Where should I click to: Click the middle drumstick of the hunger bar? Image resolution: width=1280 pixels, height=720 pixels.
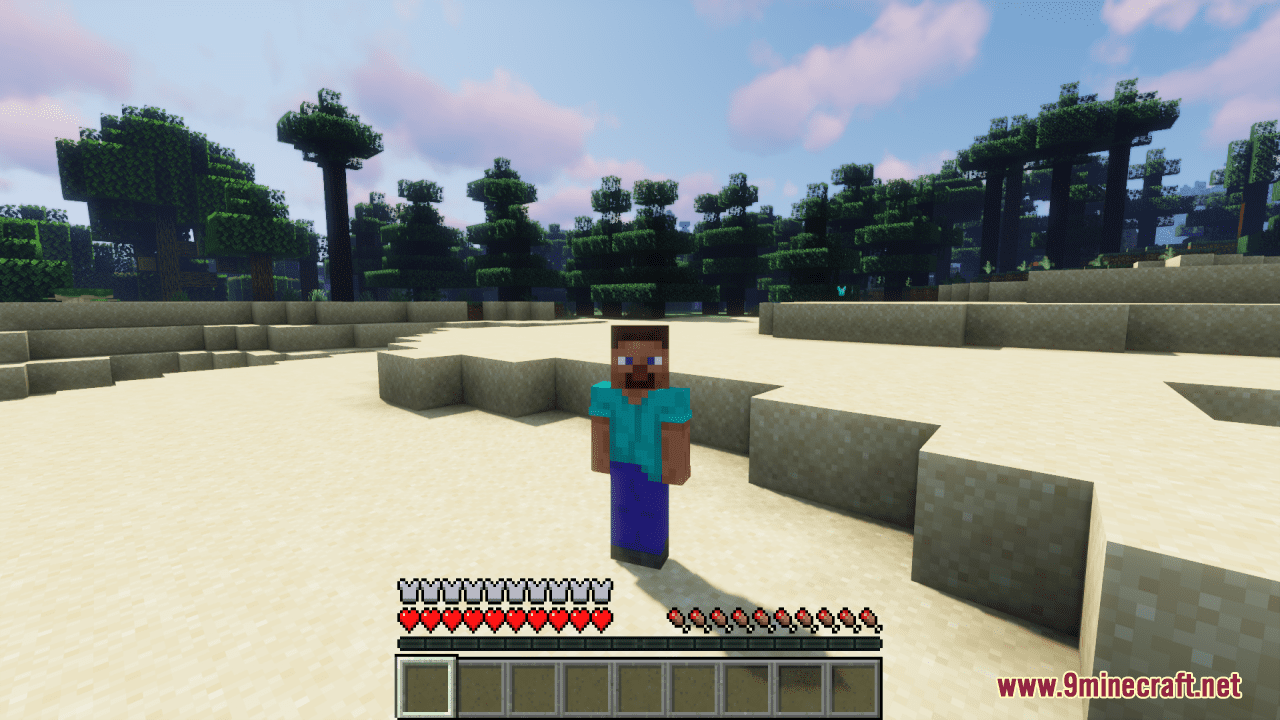763,618
